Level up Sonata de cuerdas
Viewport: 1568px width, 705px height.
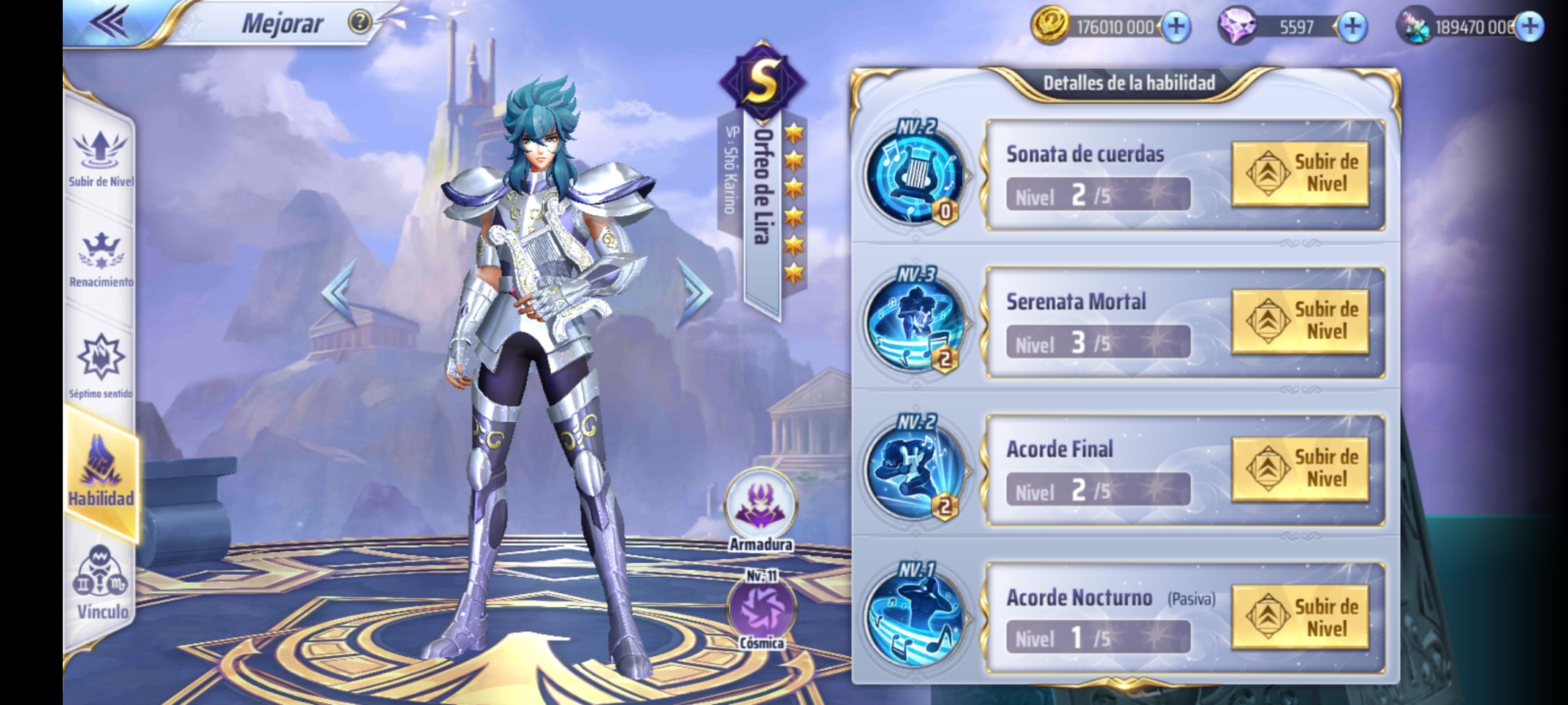(x=1300, y=174)
